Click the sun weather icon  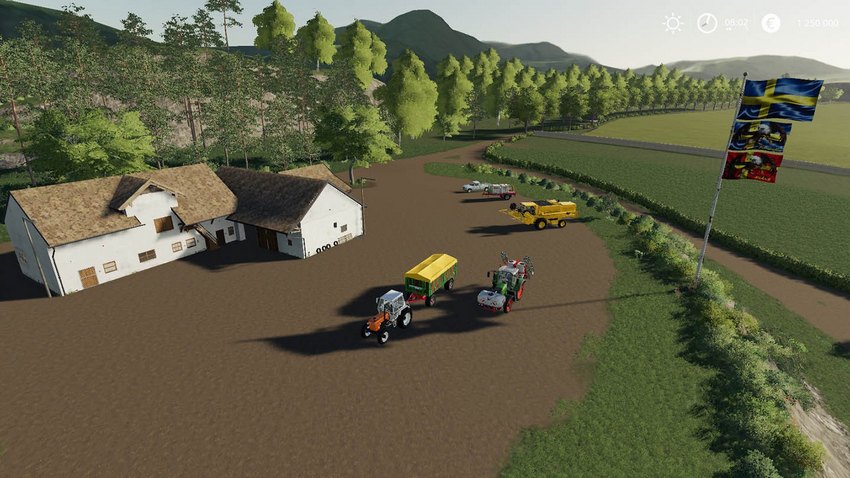pyautogui.click(x=672, y=23)
